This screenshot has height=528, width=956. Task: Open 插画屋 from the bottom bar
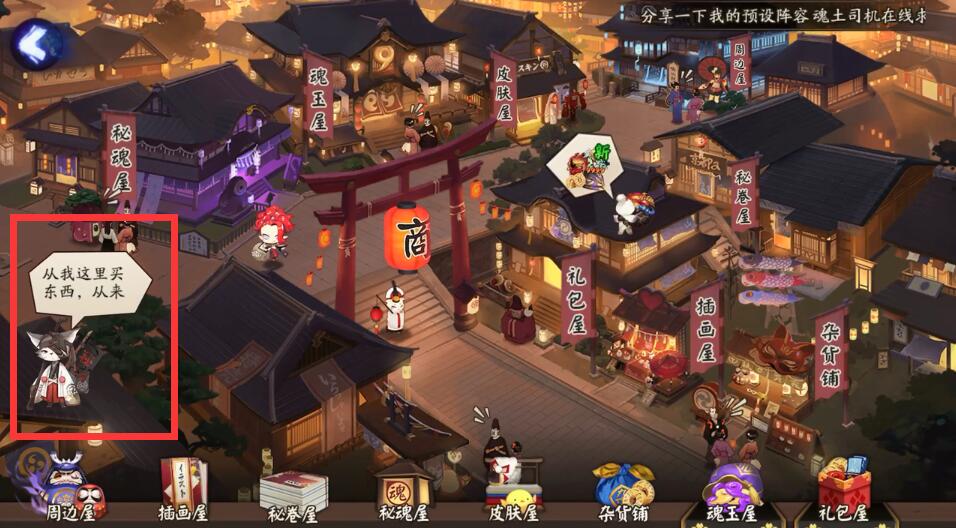pos(182,490)
